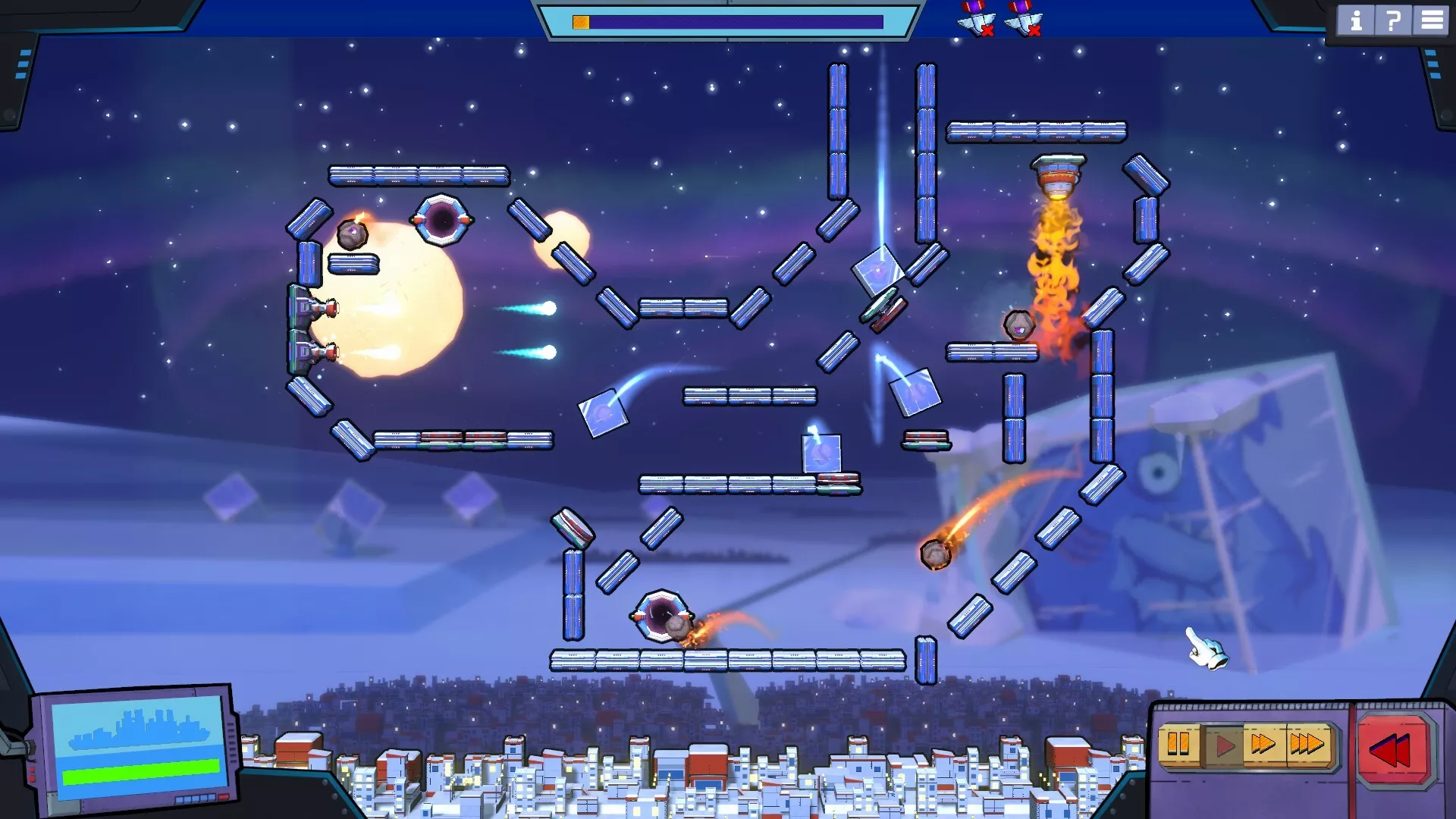The image size is (1456, 819).
Task: Hit the red rewind button
Action: [1391, 751]
